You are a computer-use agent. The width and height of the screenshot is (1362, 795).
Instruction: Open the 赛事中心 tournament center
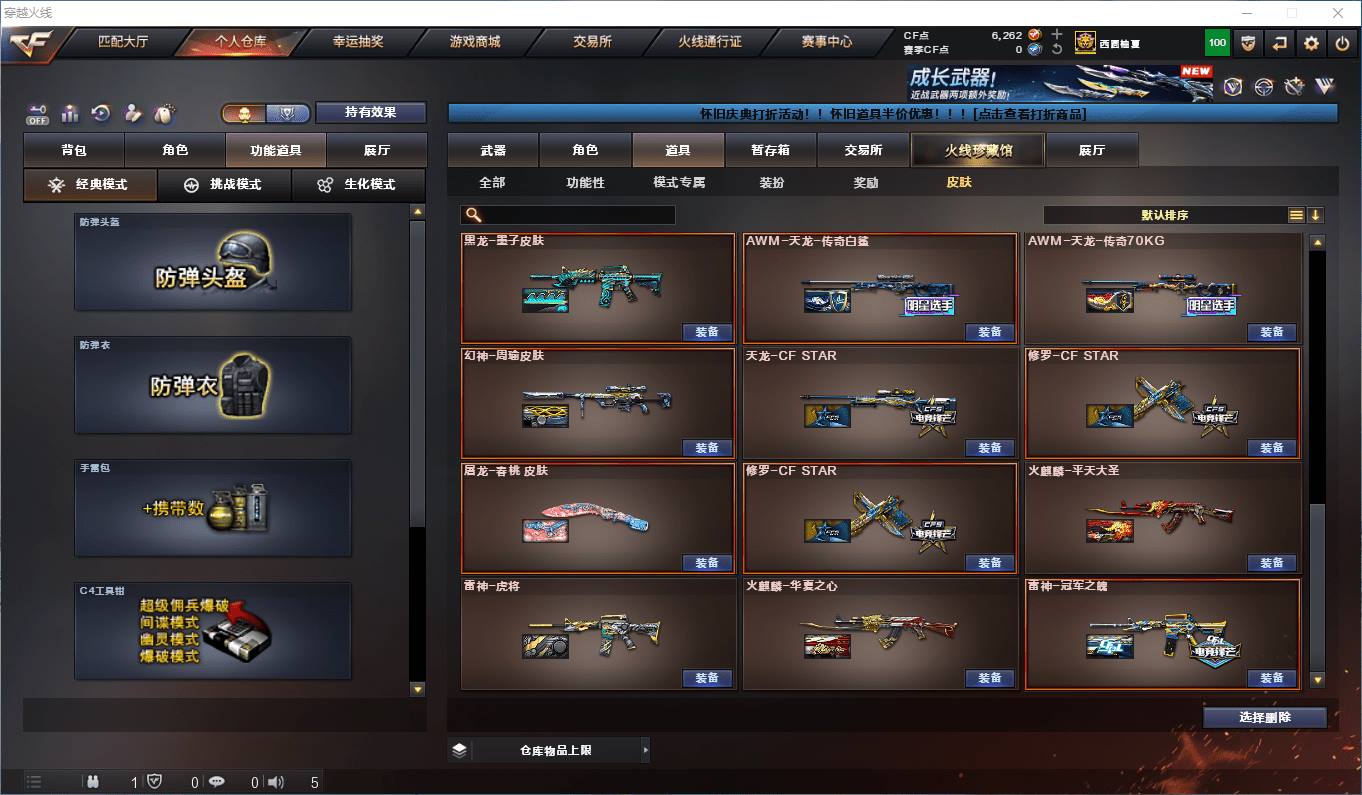[x=827, y=42]
